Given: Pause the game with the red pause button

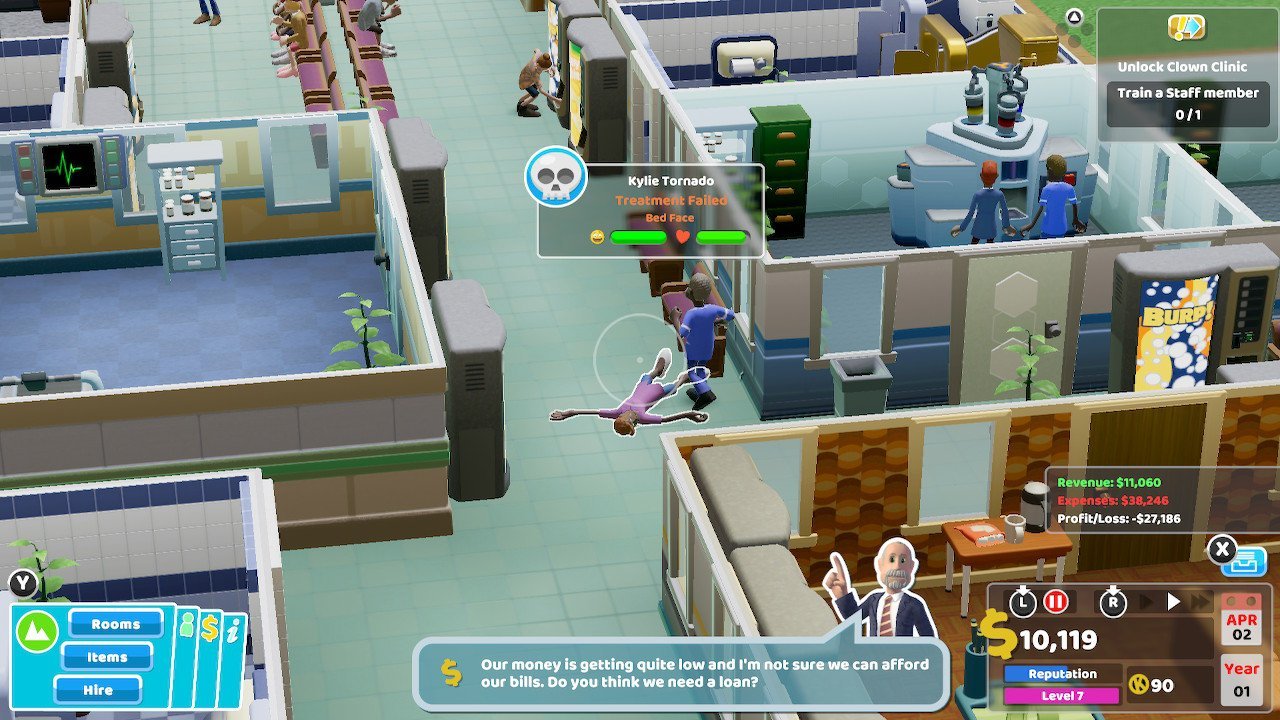Looking at the screenshot, I should (x=1055, y=603).
